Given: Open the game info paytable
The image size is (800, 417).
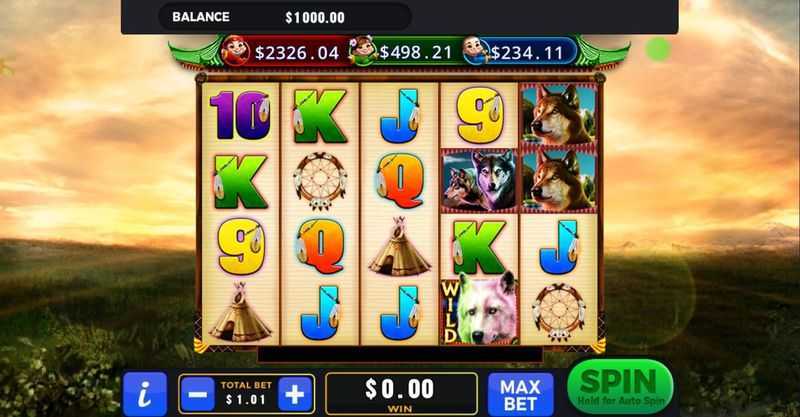Looking at the screenshot, I should pyautogui.click(x=145, y=393).
